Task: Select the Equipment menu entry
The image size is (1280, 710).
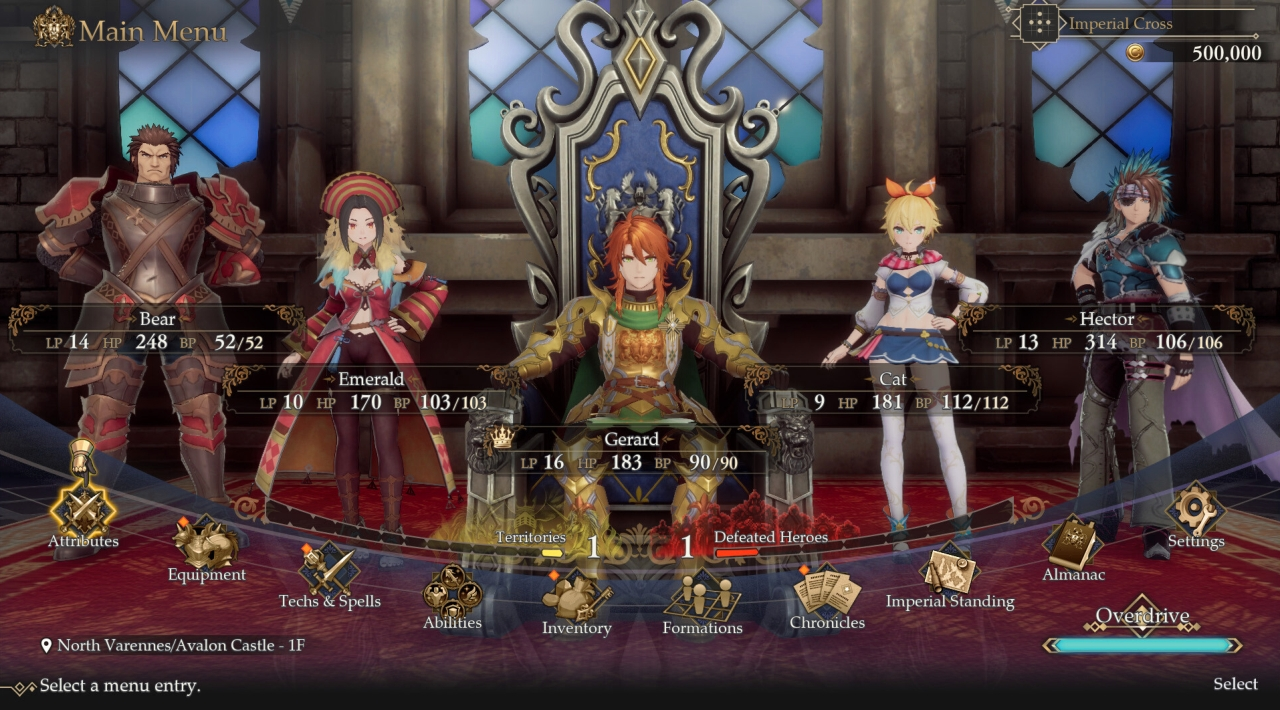Action: [x=206, y=545]
